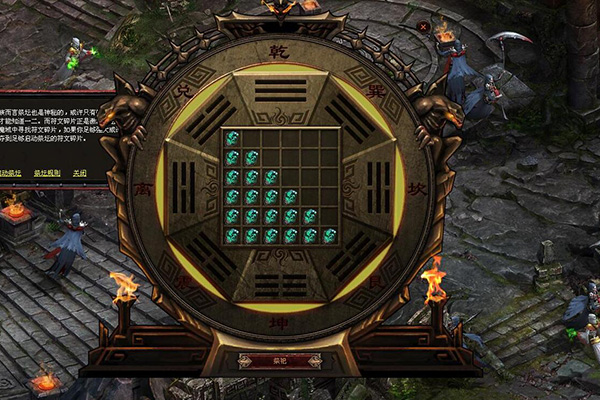Image resolution: width=600 pixels, height=400 pixels.
Task: Pick the lone green gem in the grid's top row
Action: click(232, 138)
